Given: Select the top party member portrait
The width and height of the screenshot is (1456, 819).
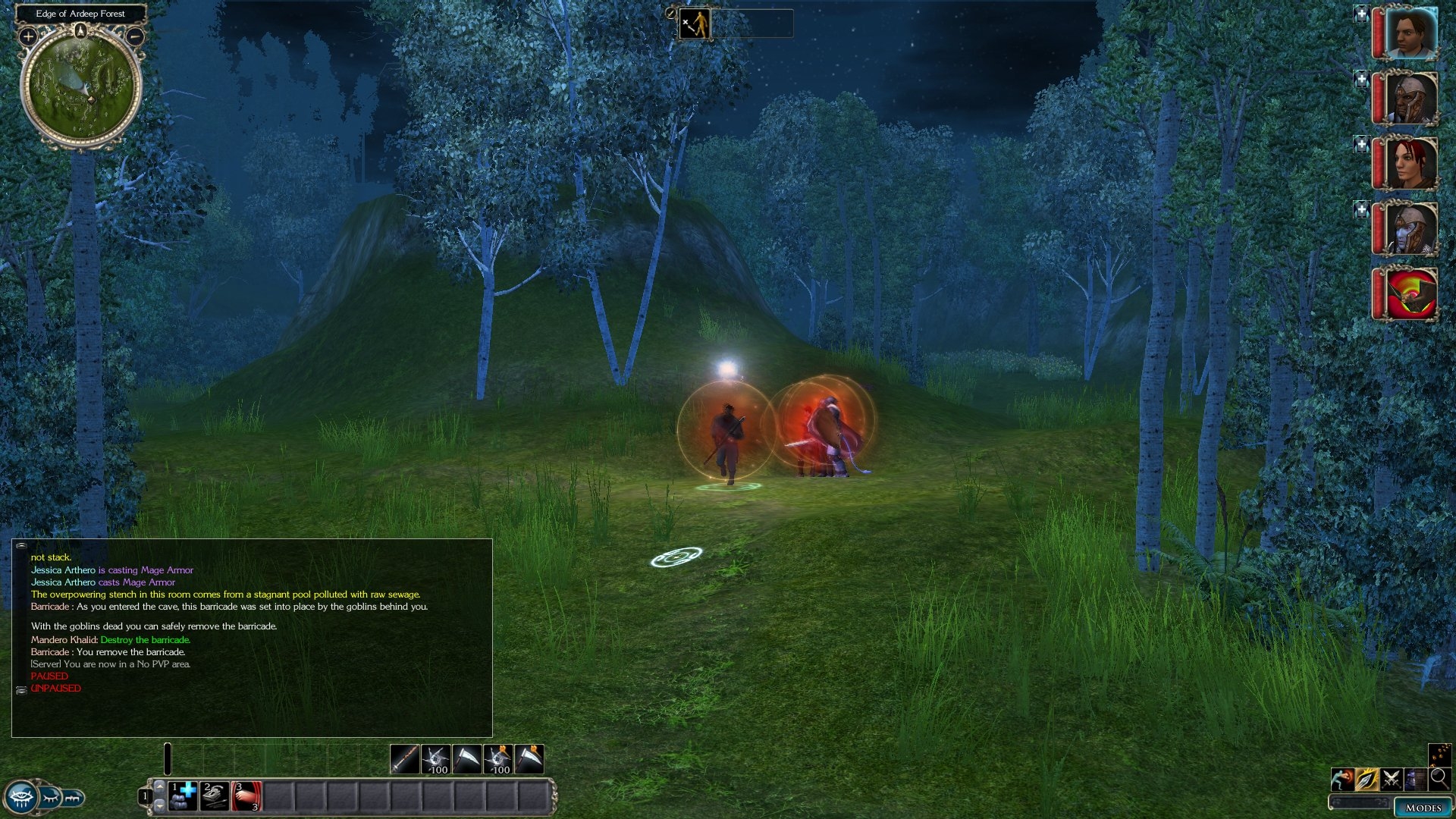Looking at the screenshot, I should tap(1410, 33).
